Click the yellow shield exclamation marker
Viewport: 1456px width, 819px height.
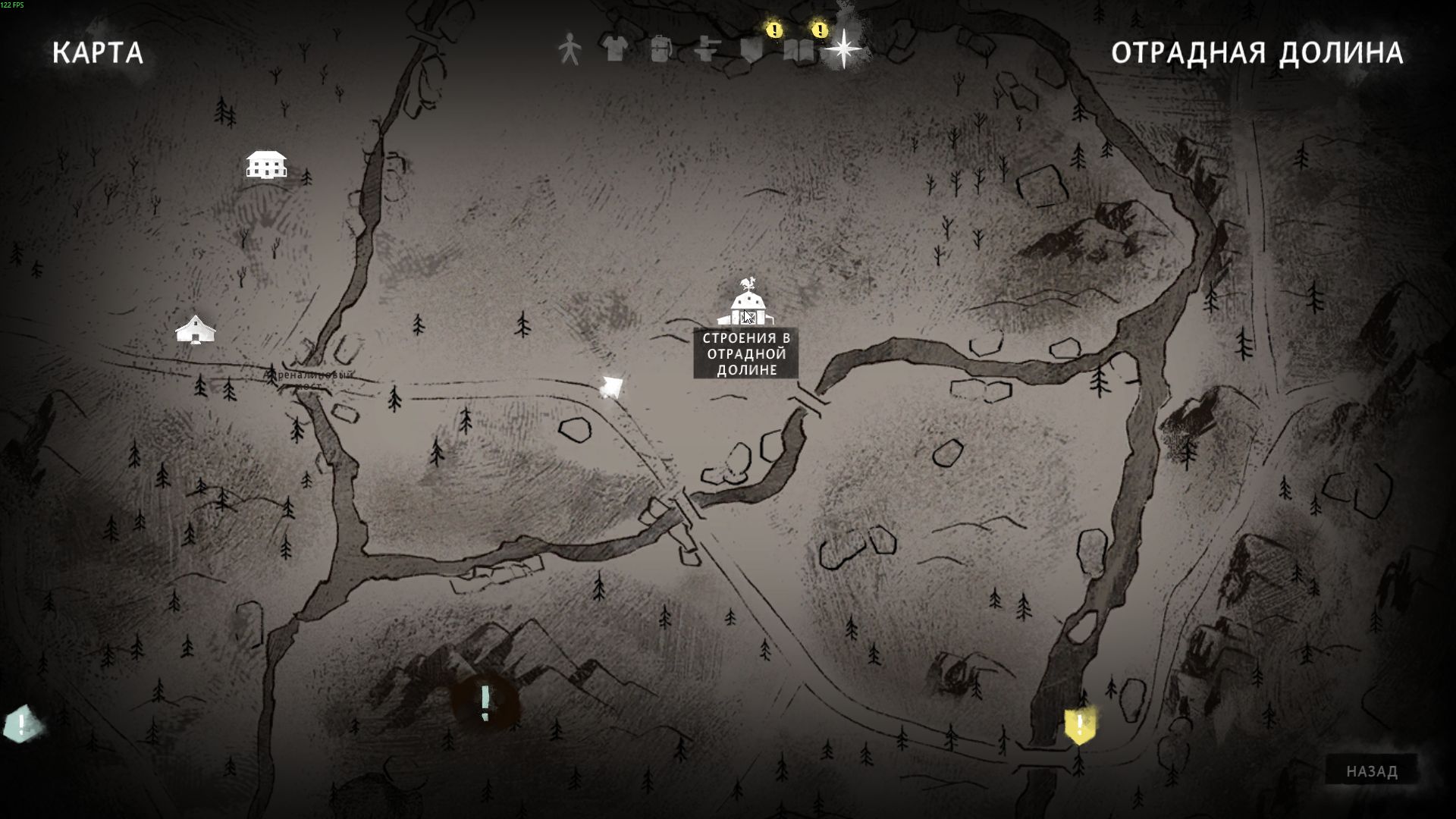[x=1079, y=725]
